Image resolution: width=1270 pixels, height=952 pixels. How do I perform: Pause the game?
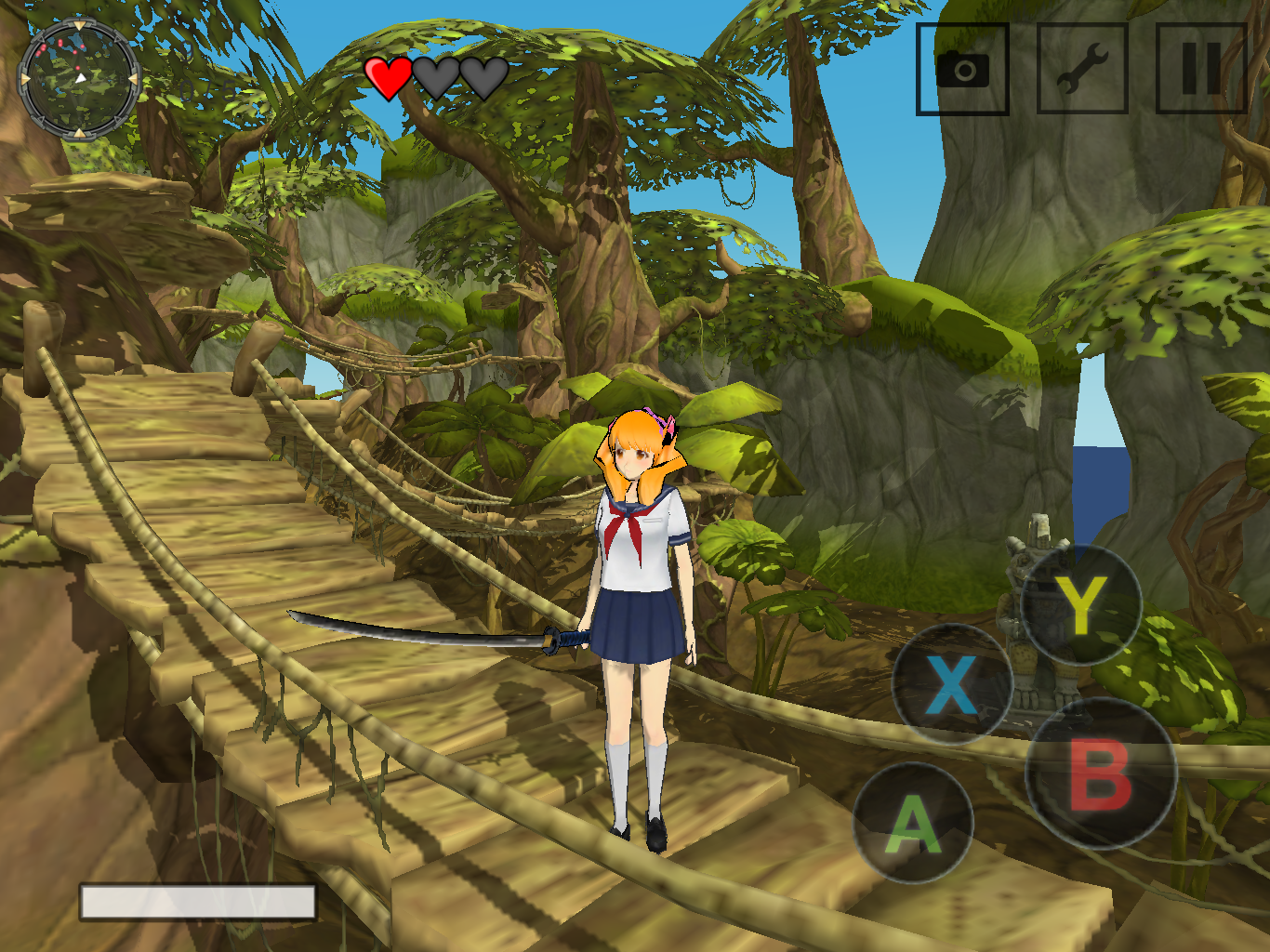click(x=1199, y=70)
